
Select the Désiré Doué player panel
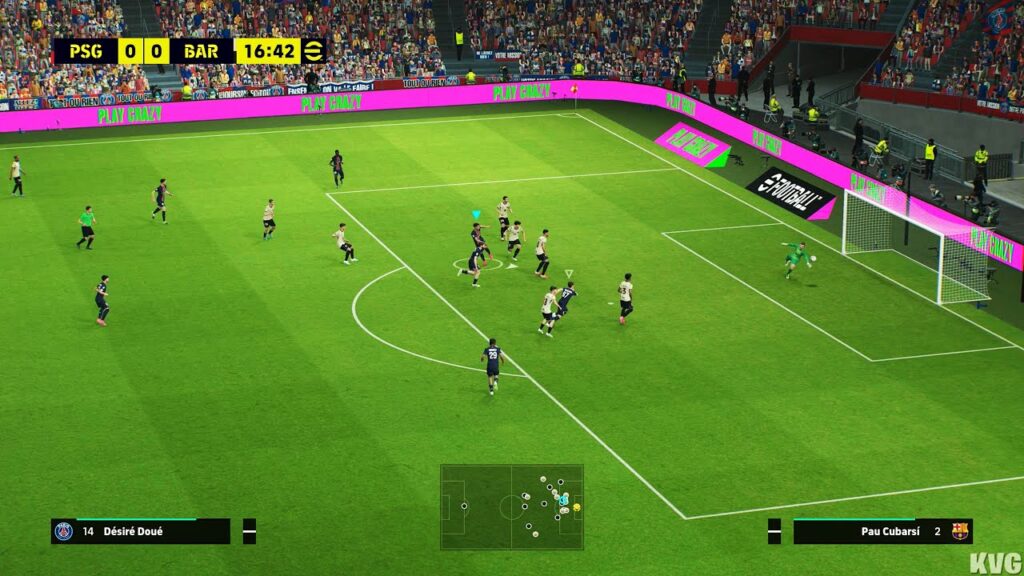(140, 531)
